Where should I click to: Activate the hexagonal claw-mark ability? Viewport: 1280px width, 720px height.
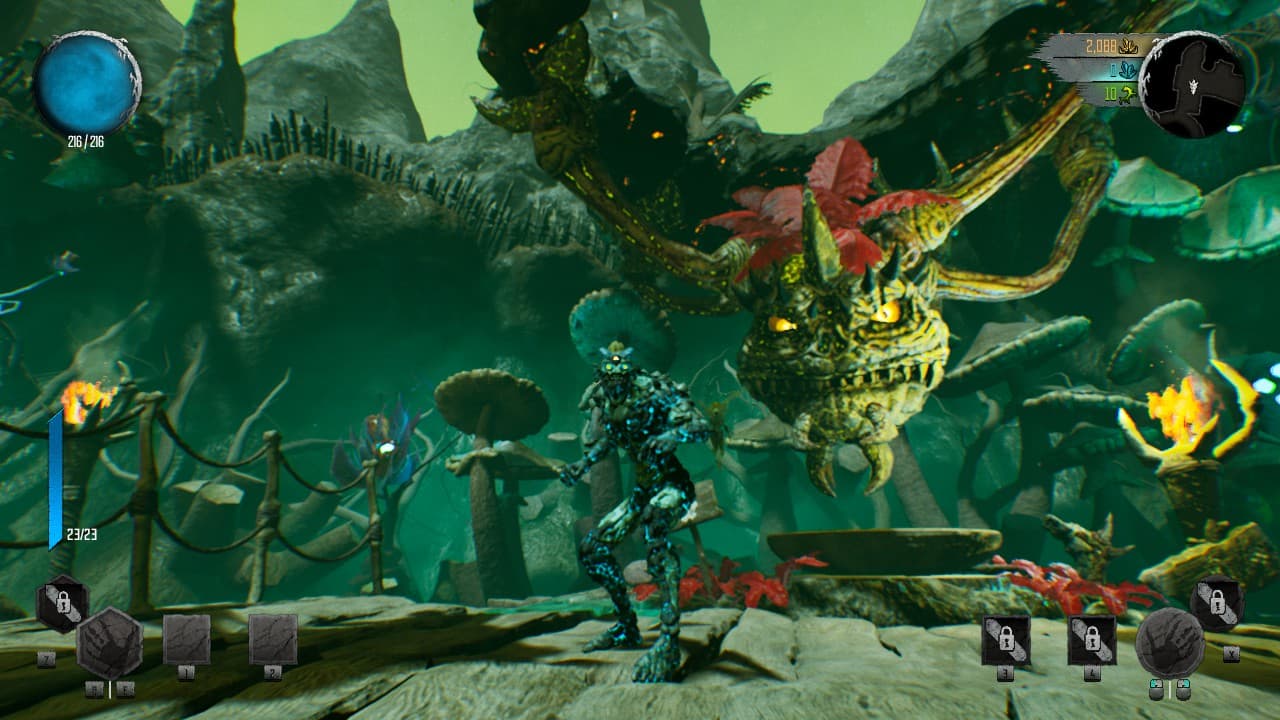click(x=109, y=642)
